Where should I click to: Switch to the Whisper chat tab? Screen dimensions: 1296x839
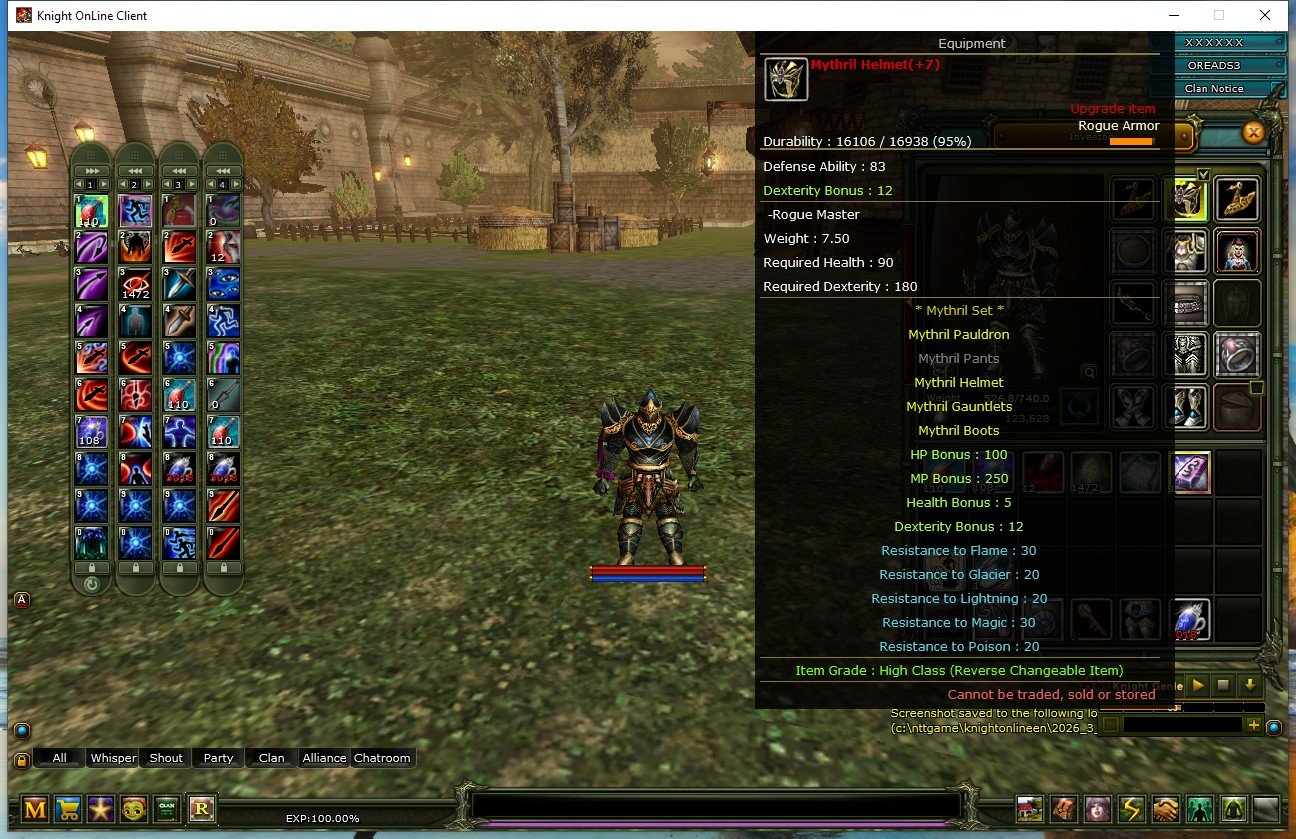(x=113, y=757)
